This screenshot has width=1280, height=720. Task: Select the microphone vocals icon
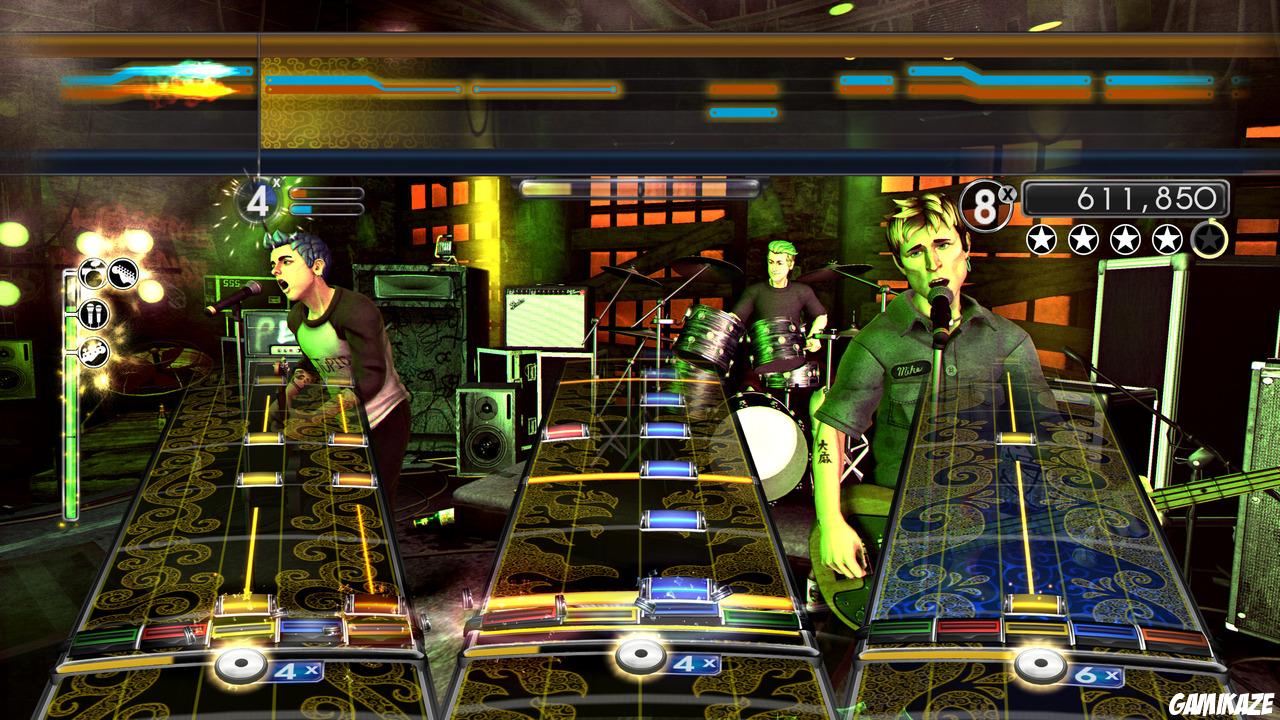point(94,315)
